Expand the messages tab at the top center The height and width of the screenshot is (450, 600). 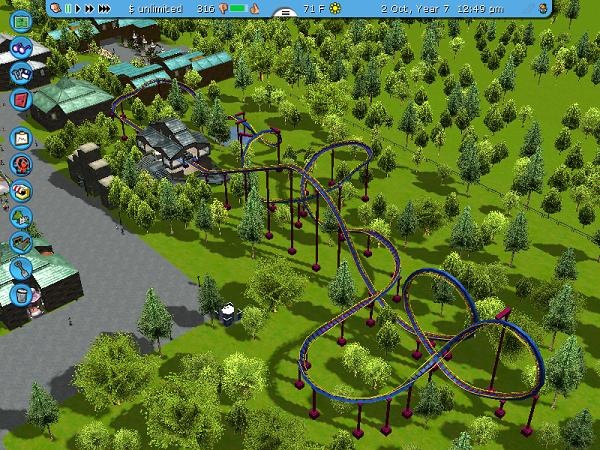(288, 11)
